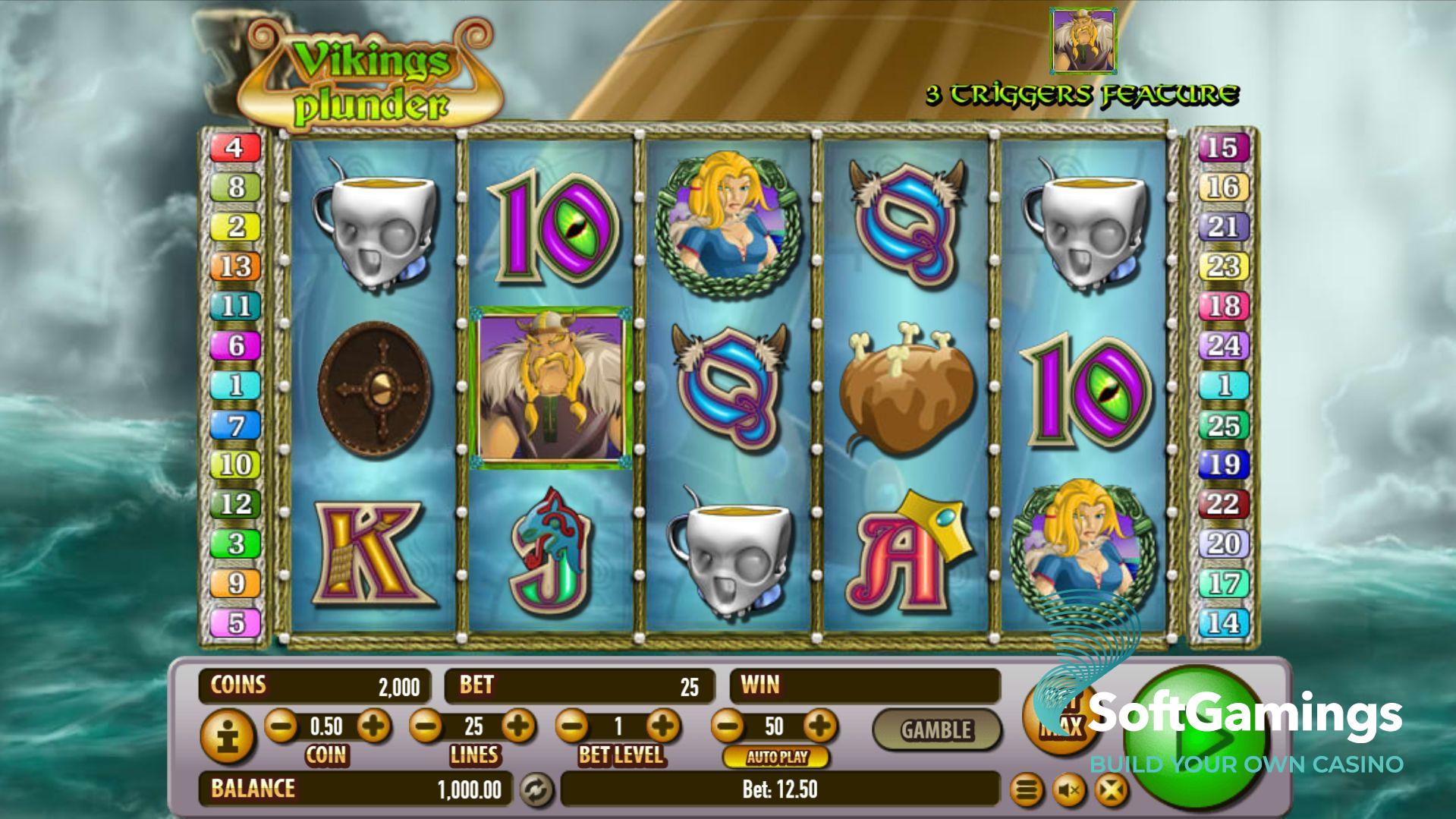The image size is (1456, 819).
Task: Toggle the sound mute icon
Action: (1069, 791)
